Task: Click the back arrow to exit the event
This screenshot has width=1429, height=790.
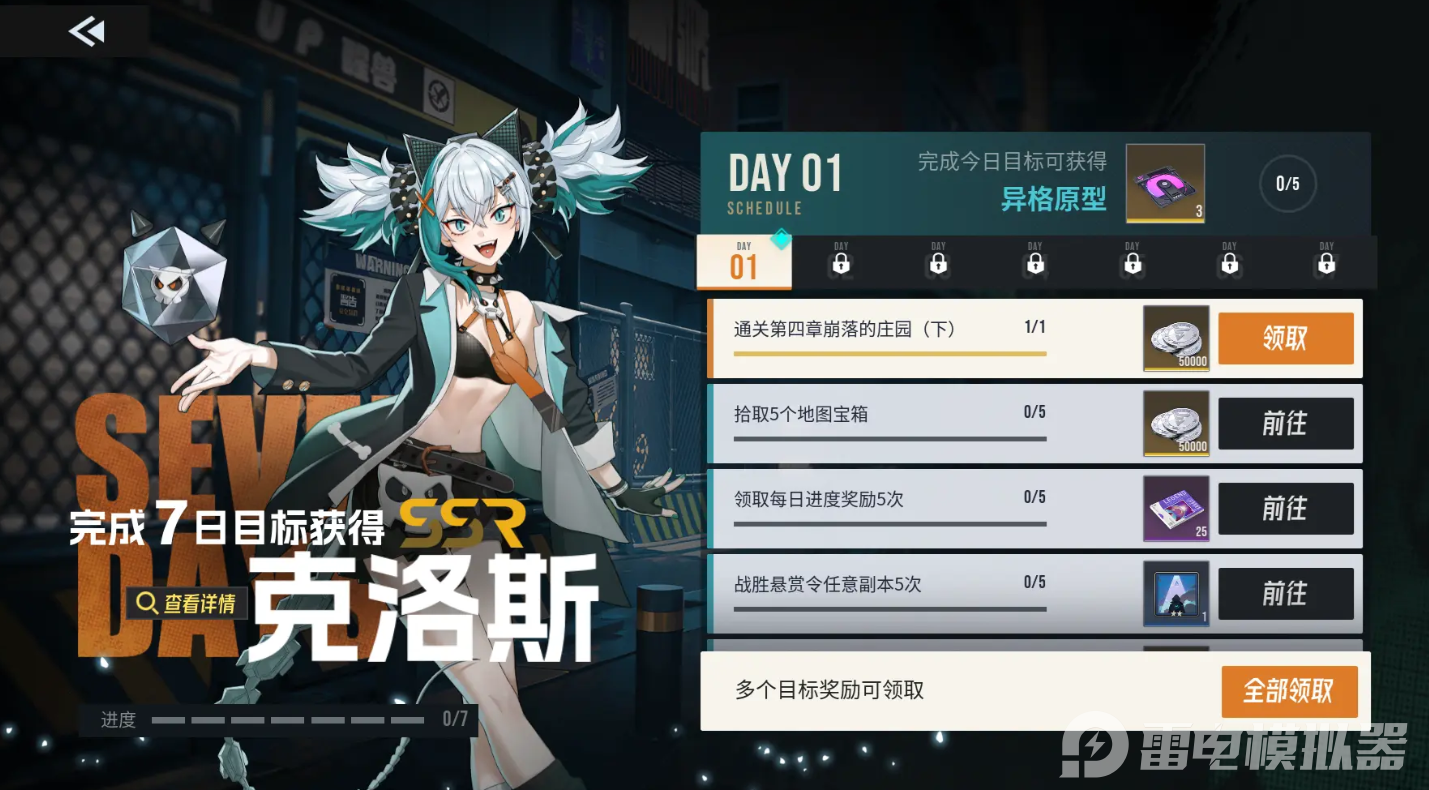Action: (86, 31)
